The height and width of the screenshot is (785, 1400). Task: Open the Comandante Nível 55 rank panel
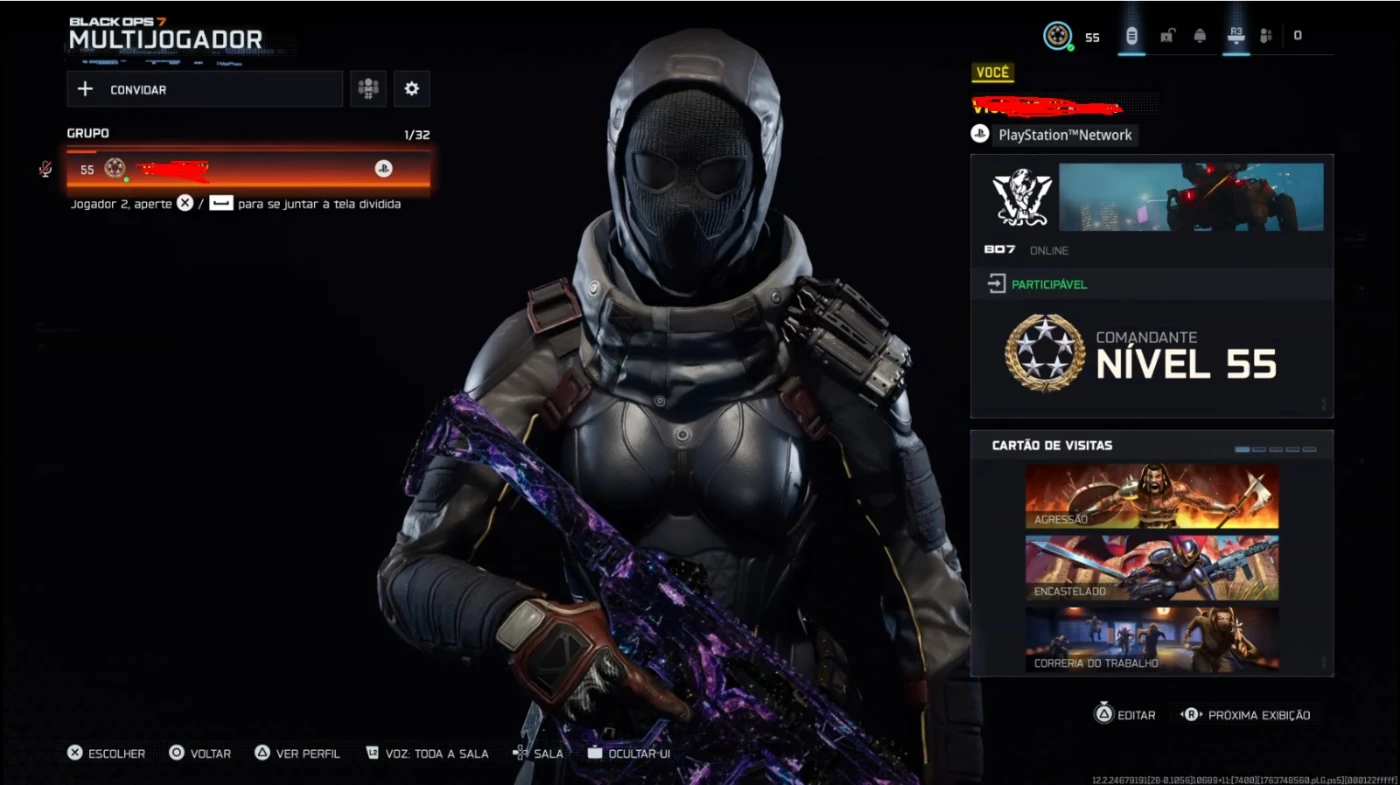pyautogui.click(x=1151, y=357)
